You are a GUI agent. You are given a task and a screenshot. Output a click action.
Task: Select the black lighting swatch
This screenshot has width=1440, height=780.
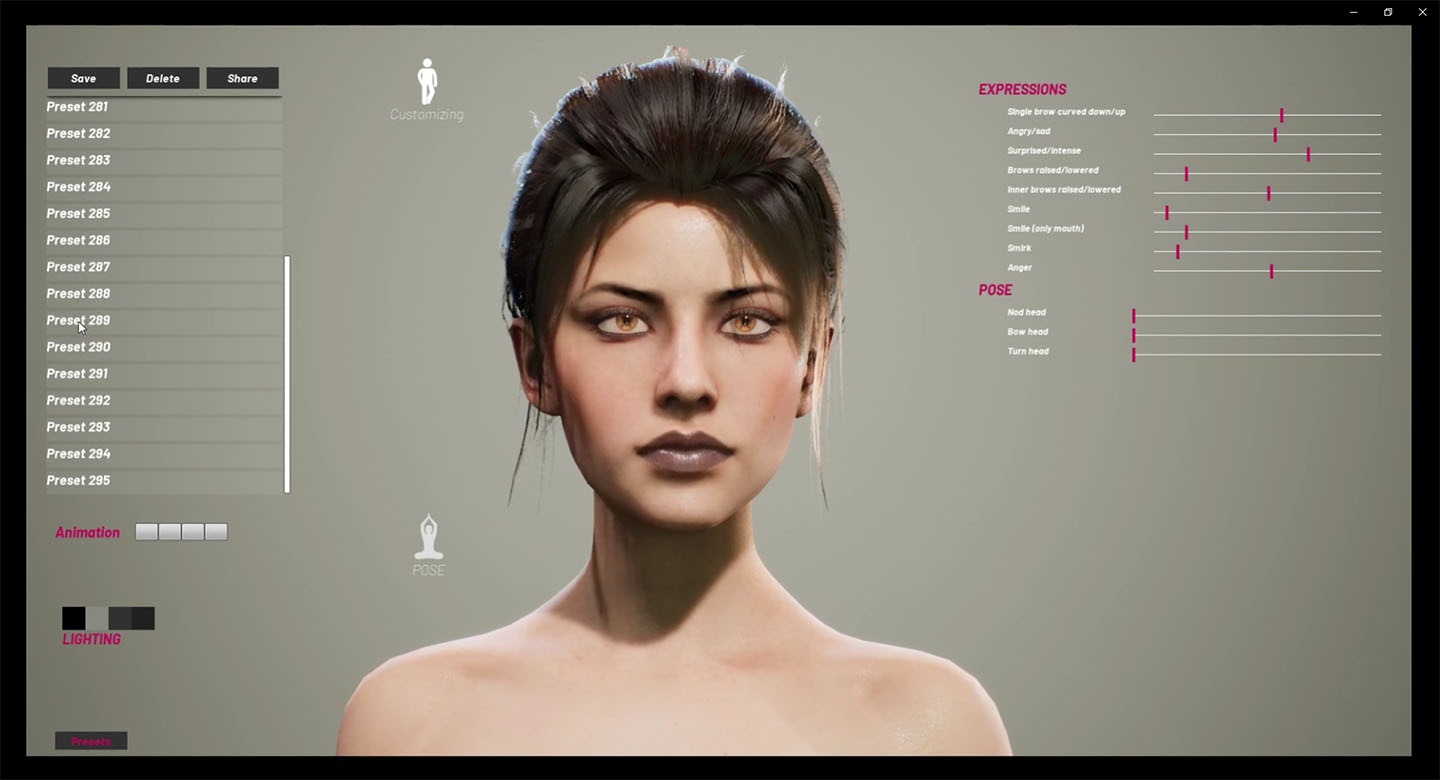point(73,618)
